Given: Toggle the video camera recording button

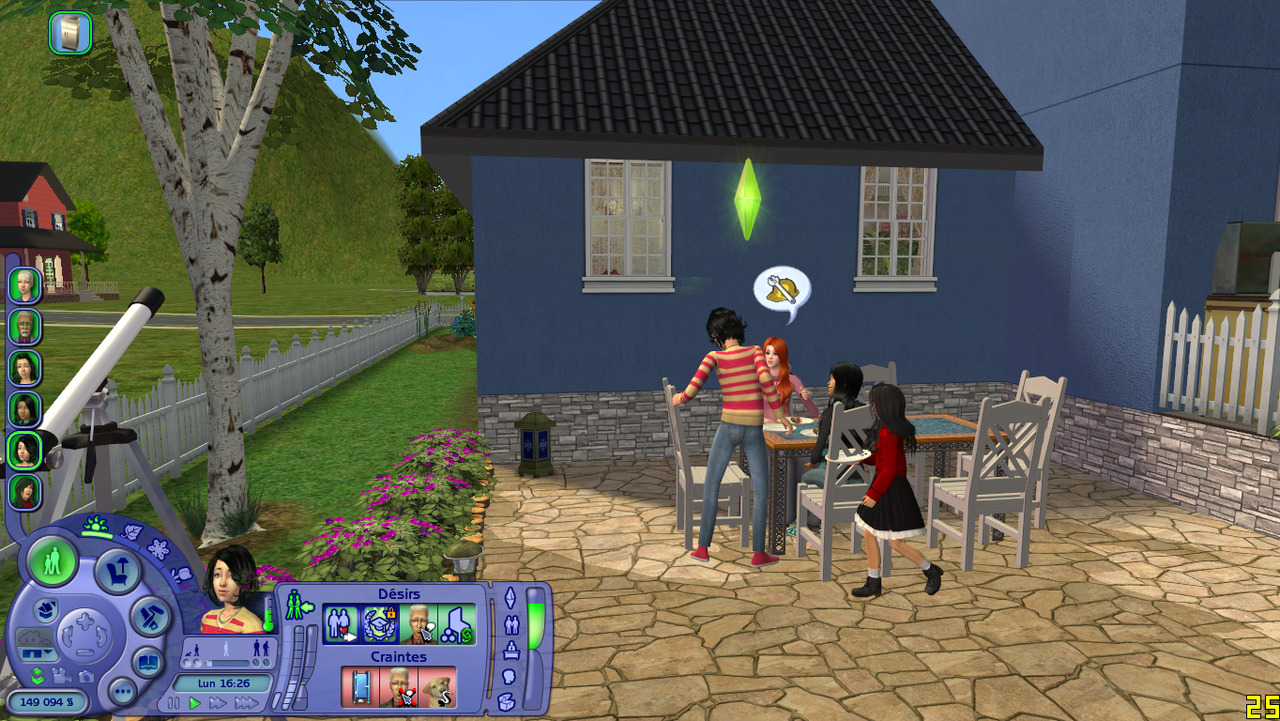Looking at the screenshot, I should (x=62, y=676).
